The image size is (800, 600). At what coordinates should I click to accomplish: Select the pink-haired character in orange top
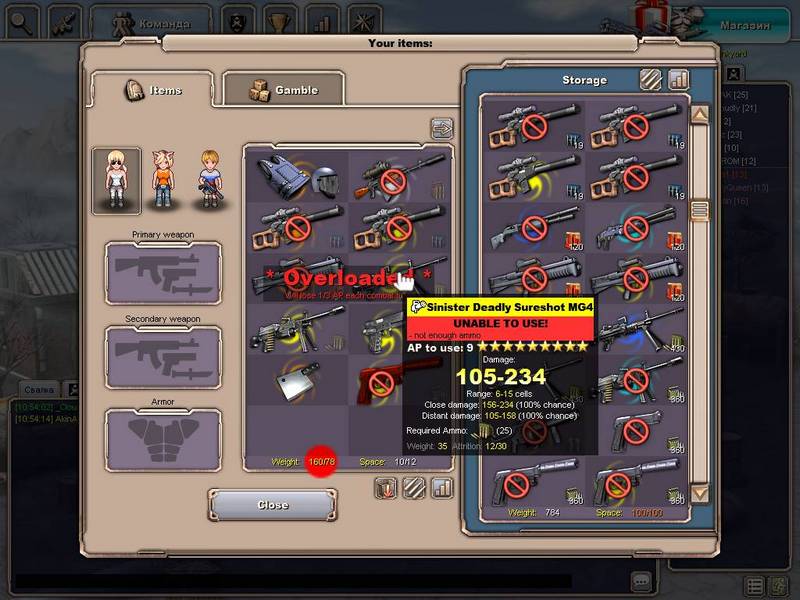click(x=163, y=180)
